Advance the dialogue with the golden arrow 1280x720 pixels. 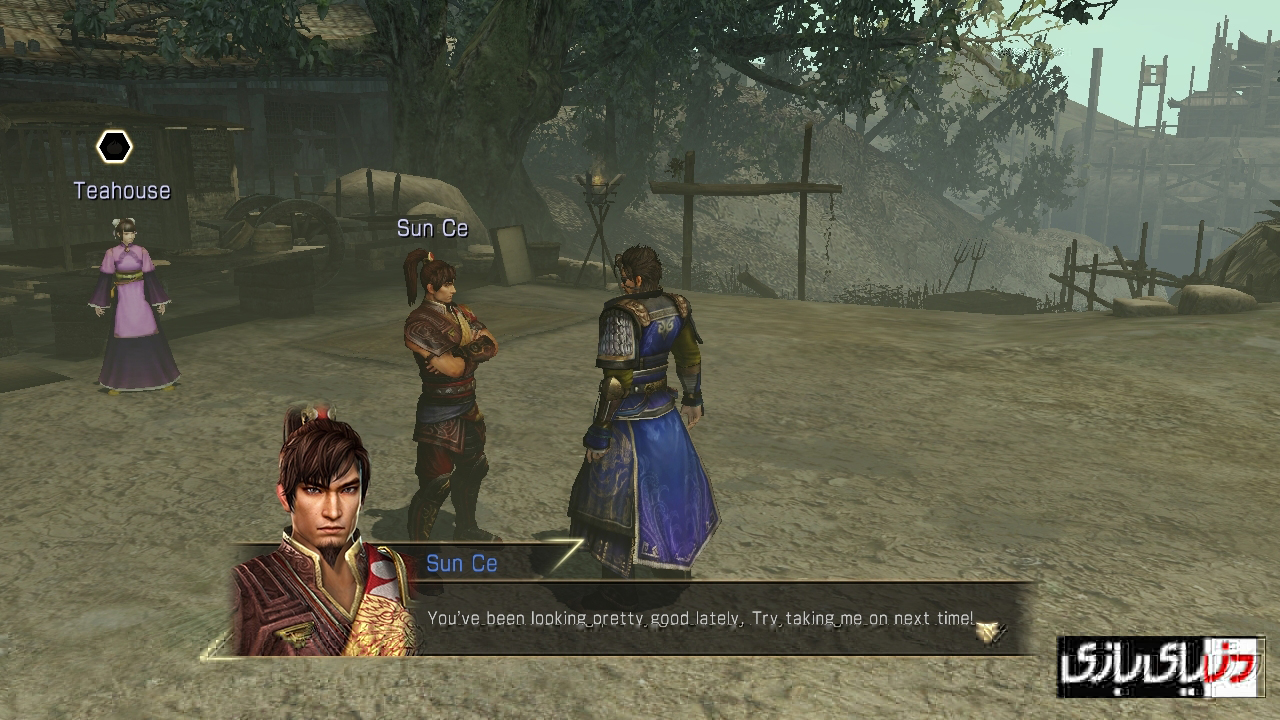990,631
